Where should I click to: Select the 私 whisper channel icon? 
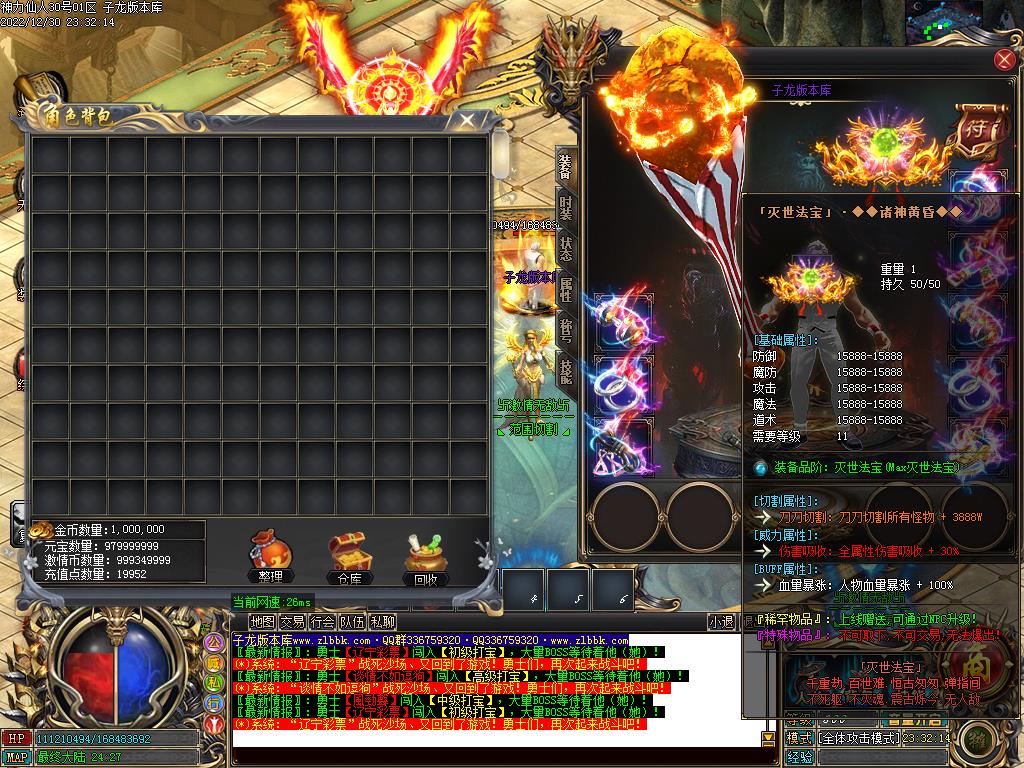pyautogui.click(x=213, y=683)
